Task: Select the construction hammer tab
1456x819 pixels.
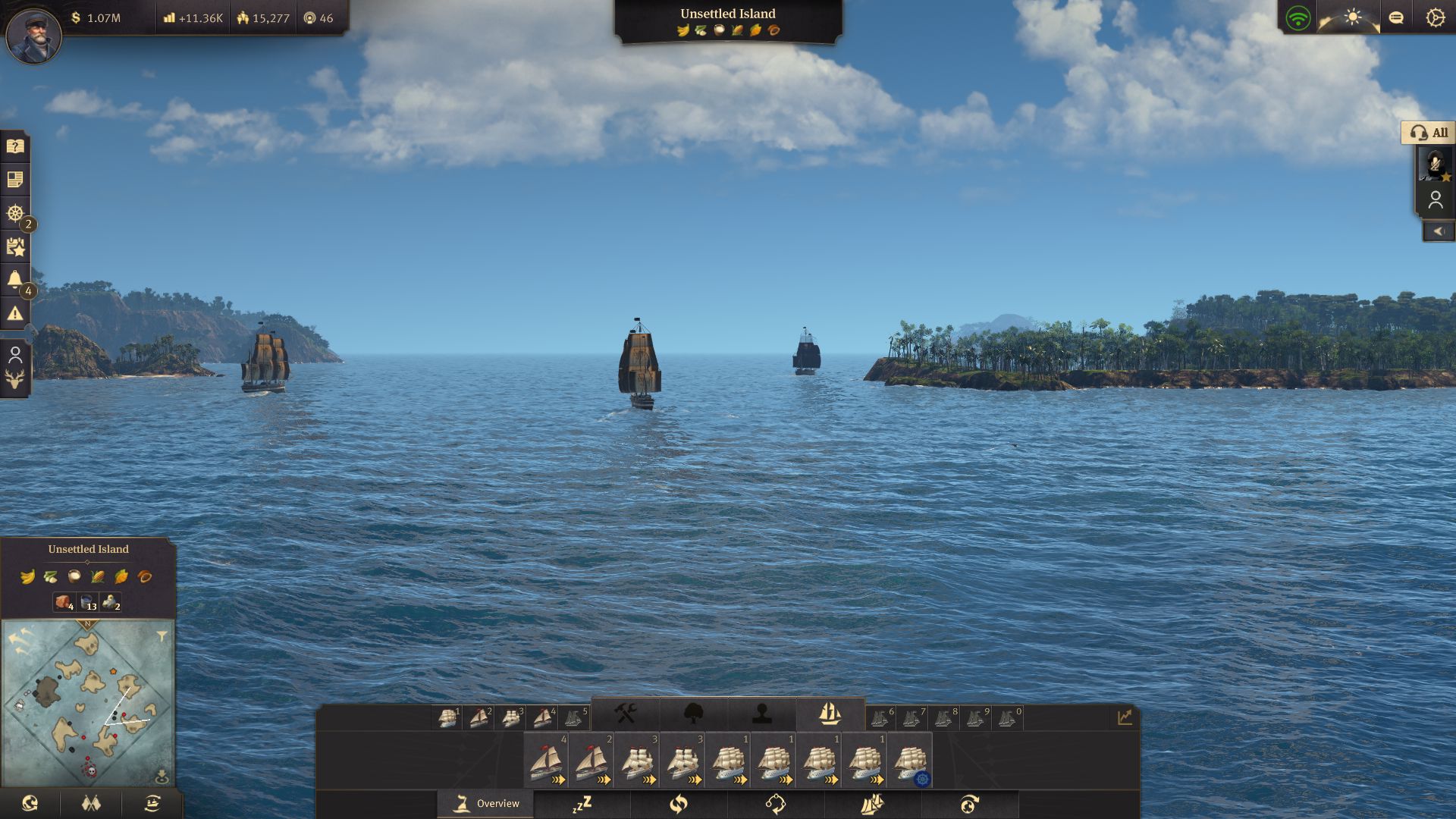Action: [627, 714]
